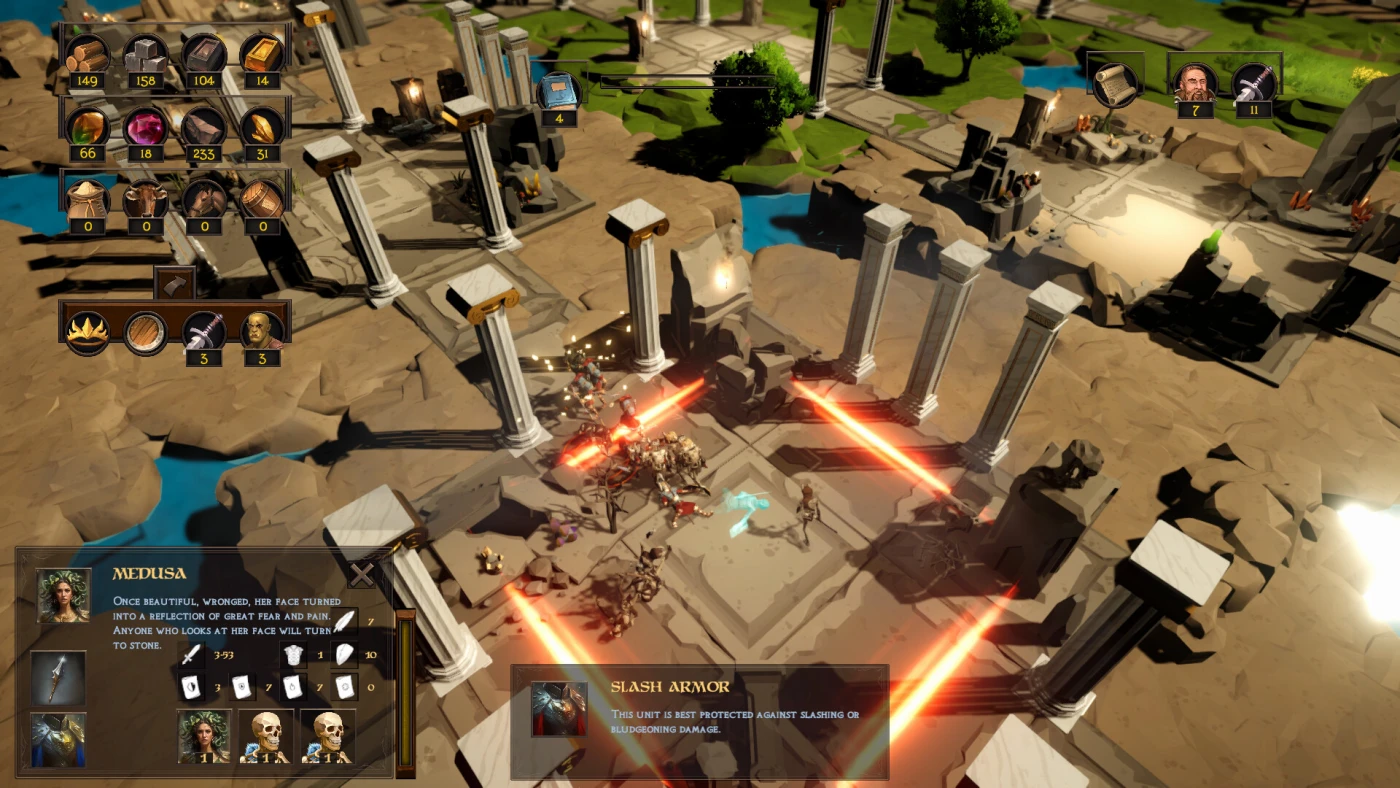Screen dimensions: 1400x788
Task: Click the golden crown icon
Action: click(x=88, y=330)
